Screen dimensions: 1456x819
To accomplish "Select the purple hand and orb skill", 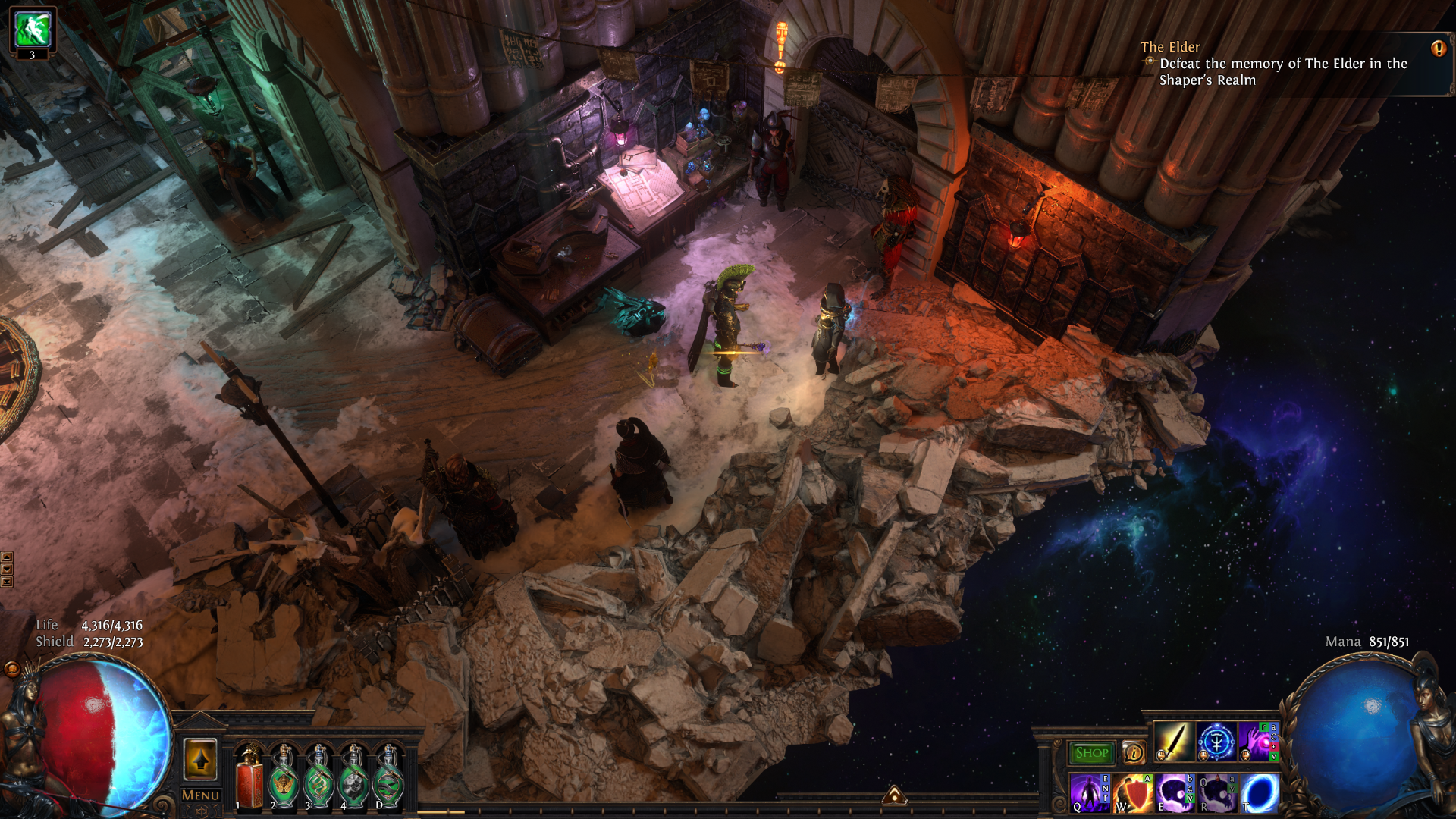I will 1257,741.
